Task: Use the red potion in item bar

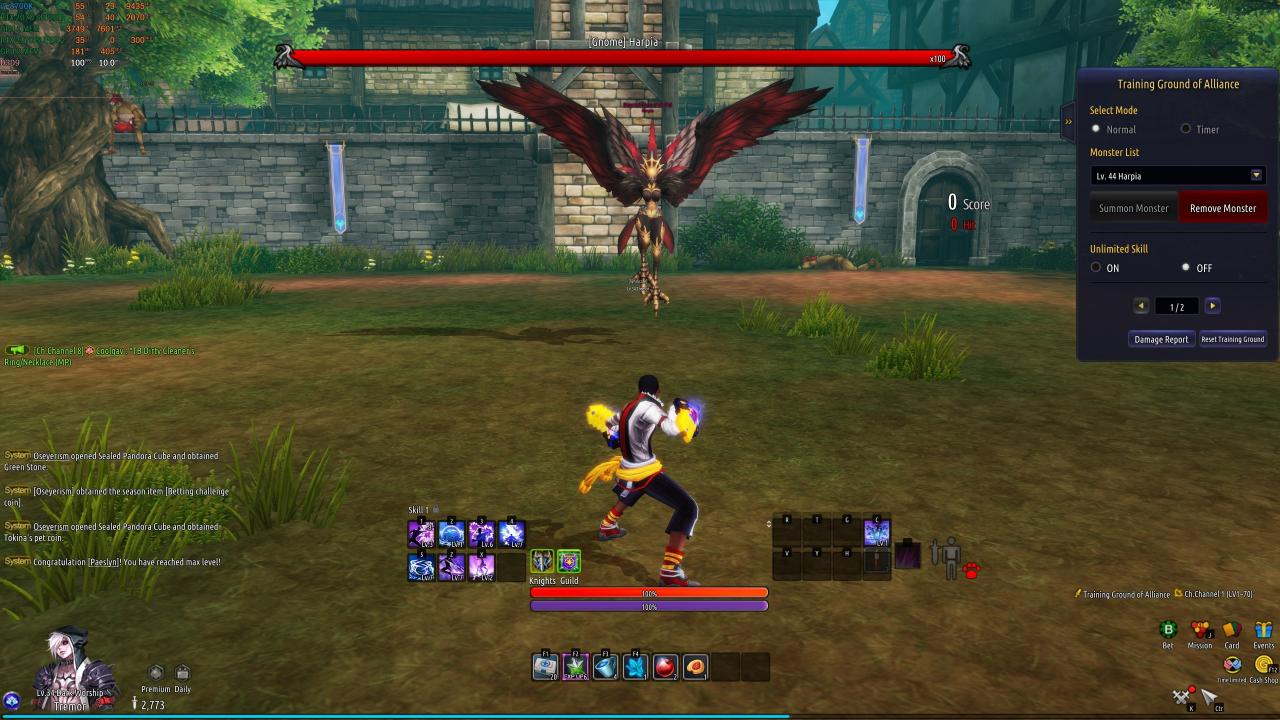Action: click(665, 666)
